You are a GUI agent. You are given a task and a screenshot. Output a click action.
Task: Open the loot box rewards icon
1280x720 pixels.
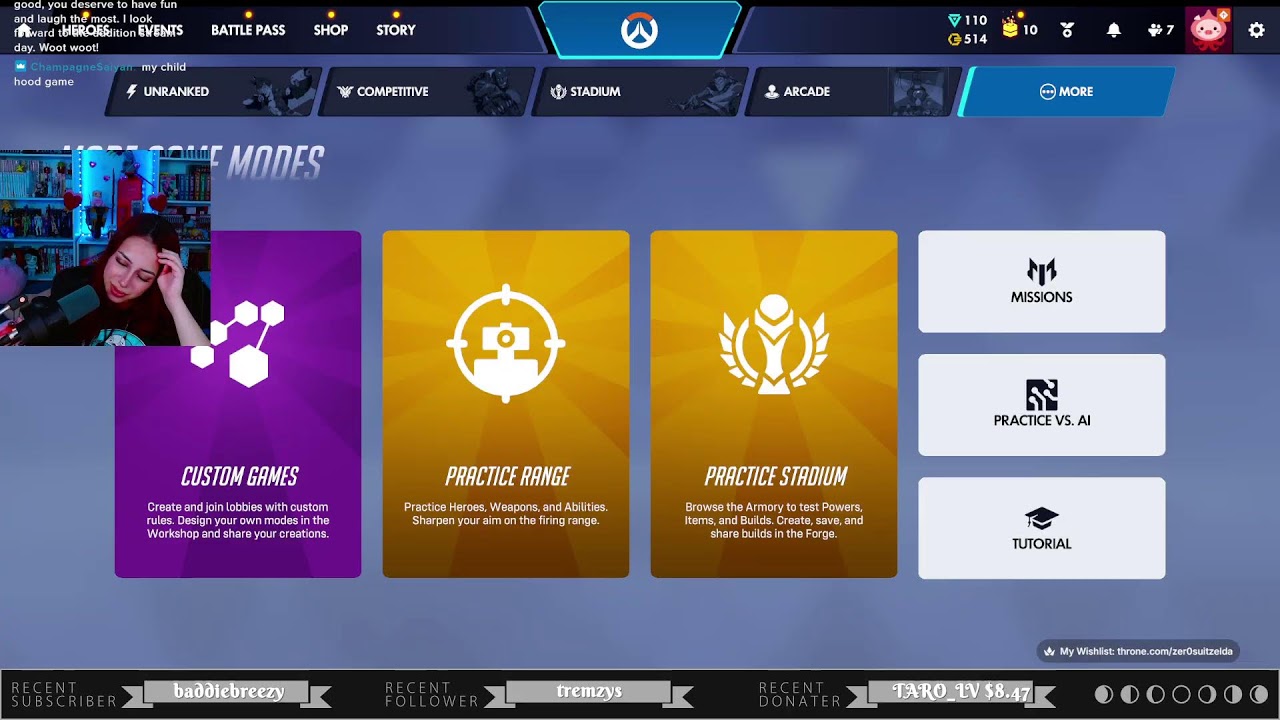(1012, 30)
